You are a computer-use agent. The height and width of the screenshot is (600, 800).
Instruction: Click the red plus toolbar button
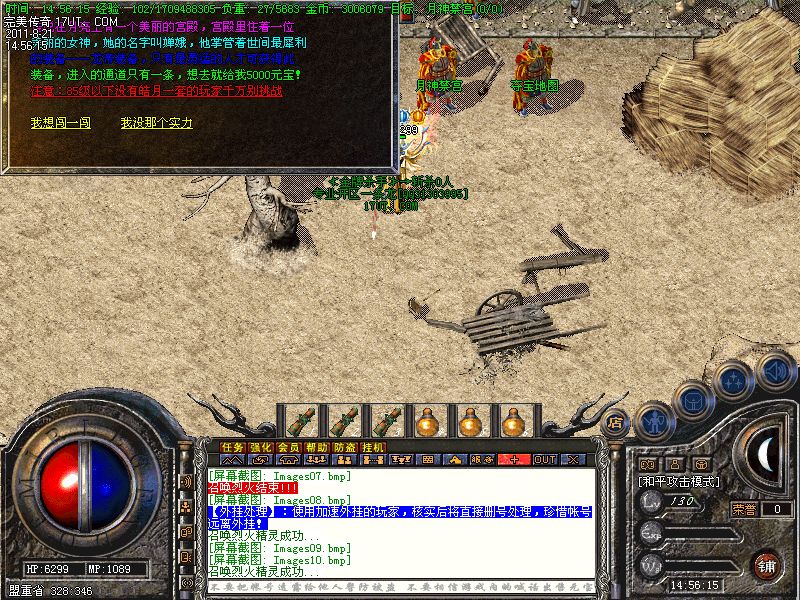tap(515, 460)
